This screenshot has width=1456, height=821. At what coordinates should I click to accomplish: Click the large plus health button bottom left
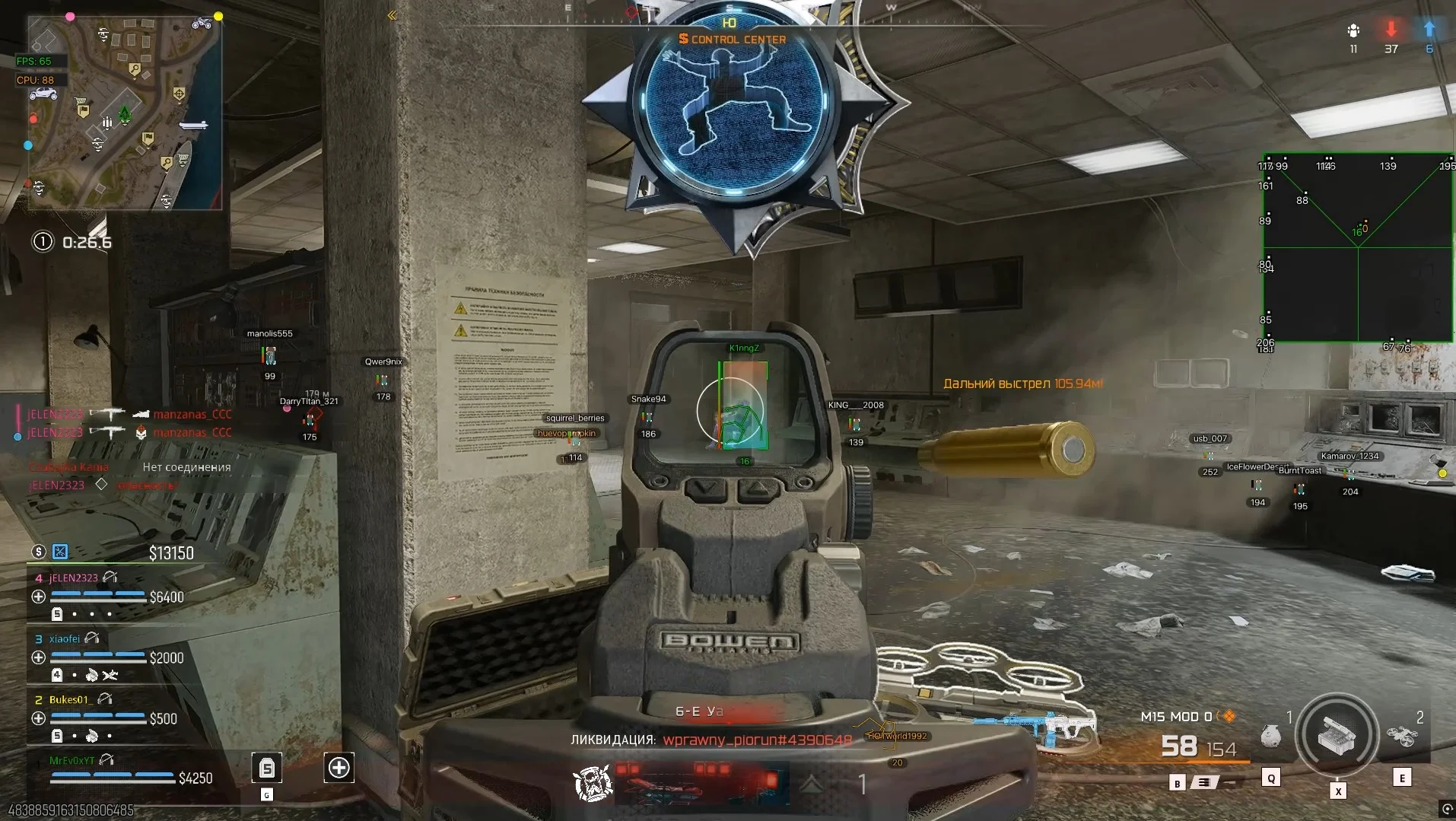(x=339, y=769)
